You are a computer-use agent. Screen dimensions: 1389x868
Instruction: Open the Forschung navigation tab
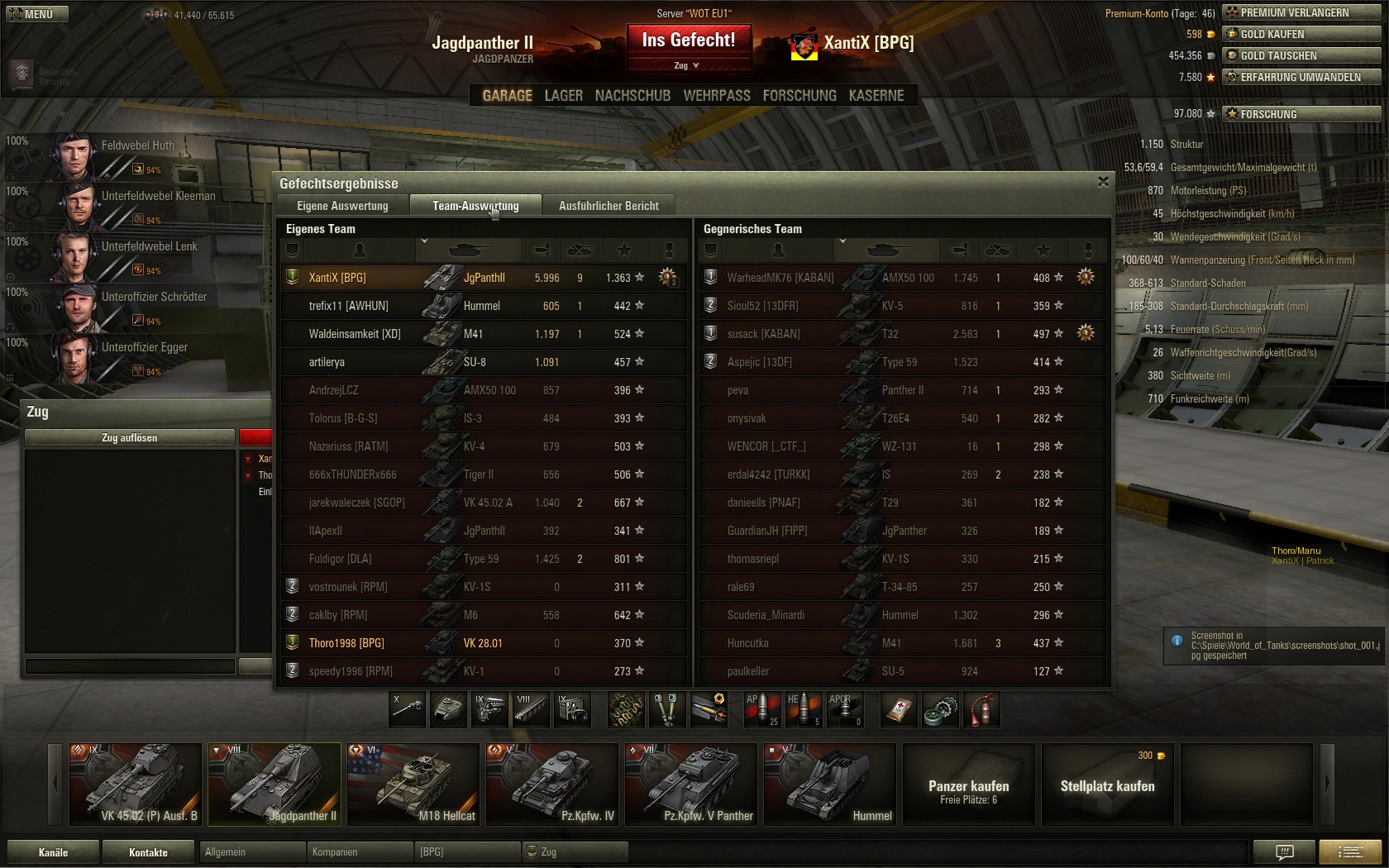799,96
